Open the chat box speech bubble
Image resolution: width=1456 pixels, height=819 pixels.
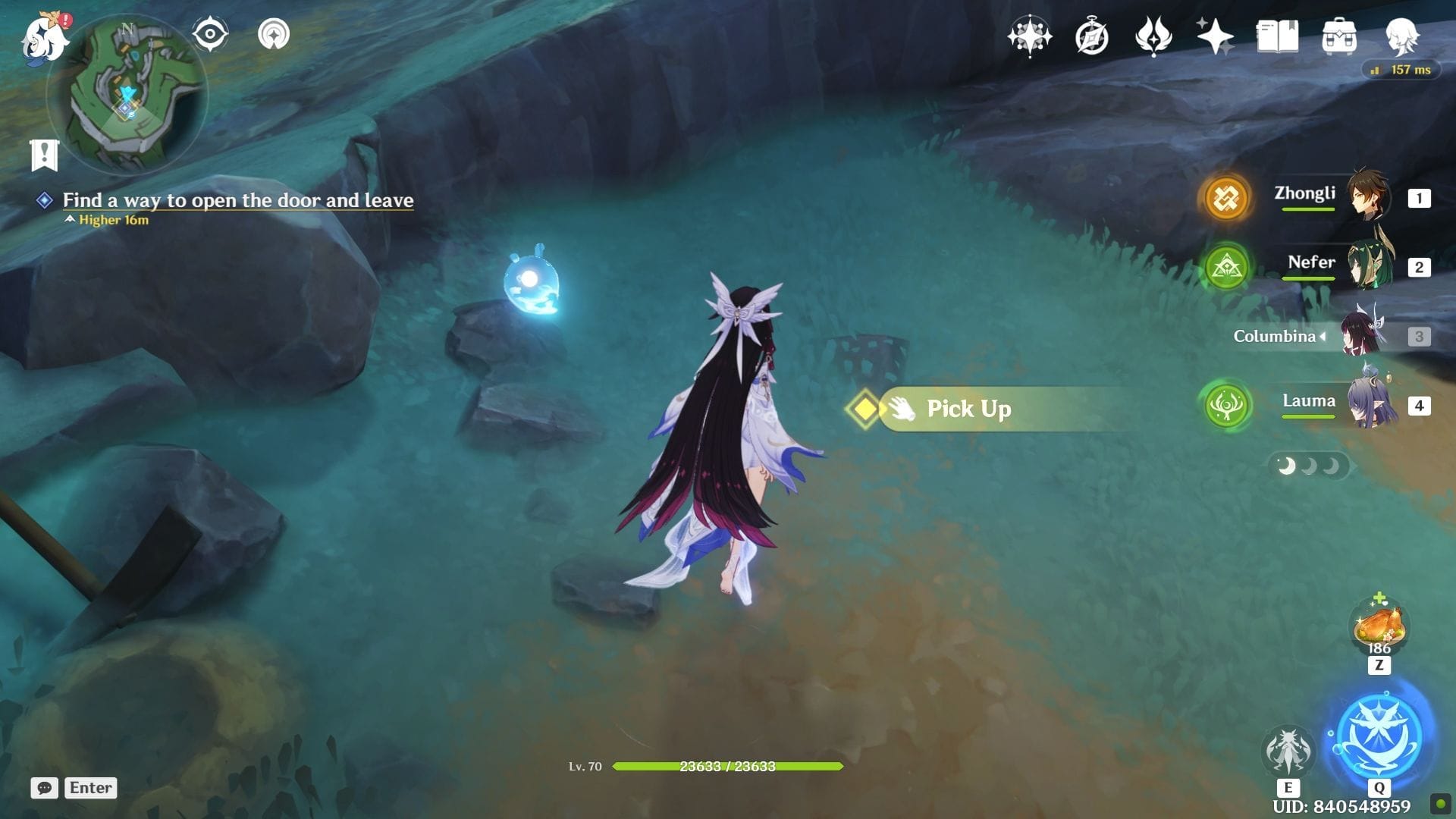click(45, 788)
